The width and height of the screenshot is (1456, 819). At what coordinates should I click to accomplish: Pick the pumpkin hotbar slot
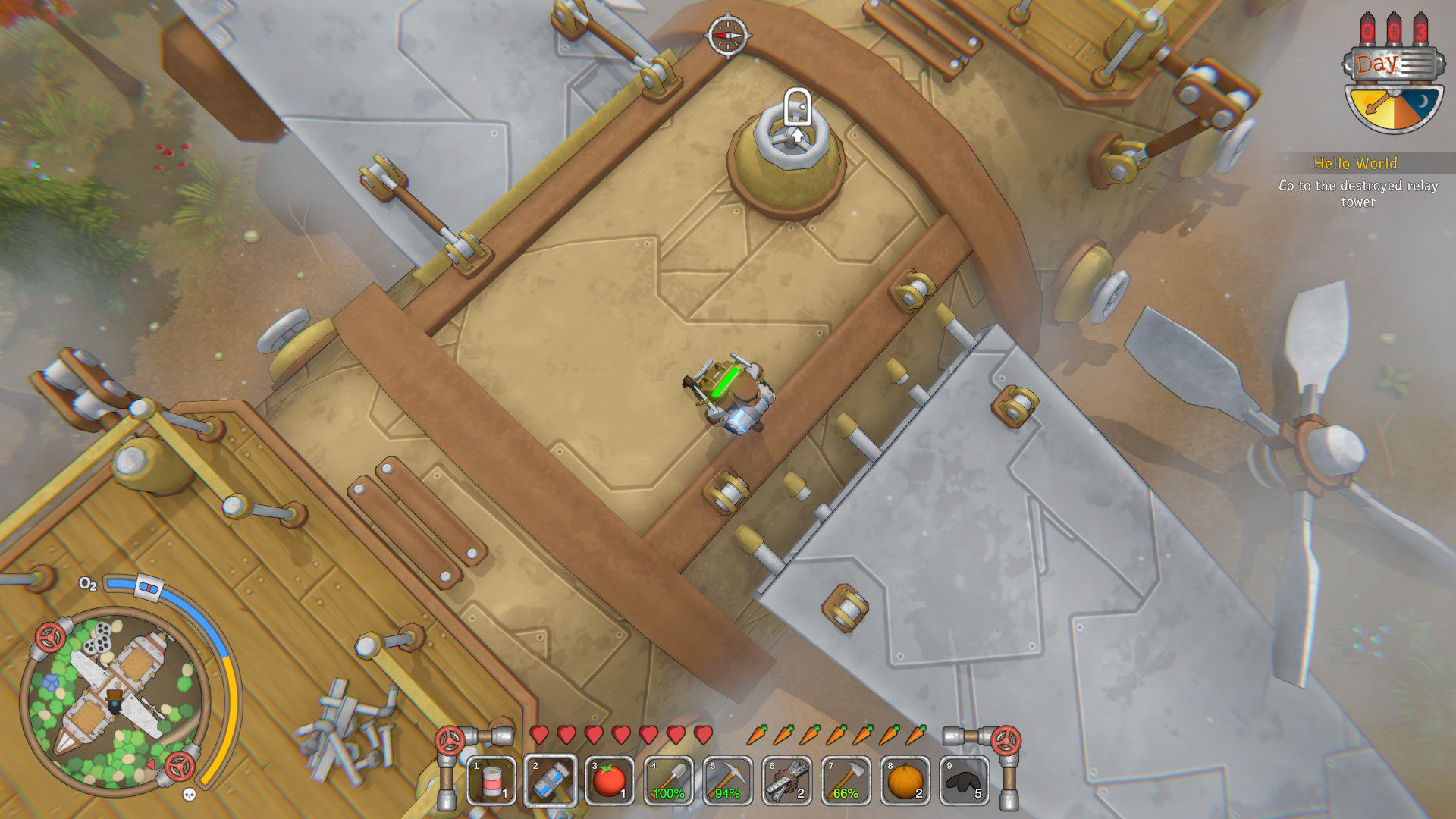[x=905, y=780]
